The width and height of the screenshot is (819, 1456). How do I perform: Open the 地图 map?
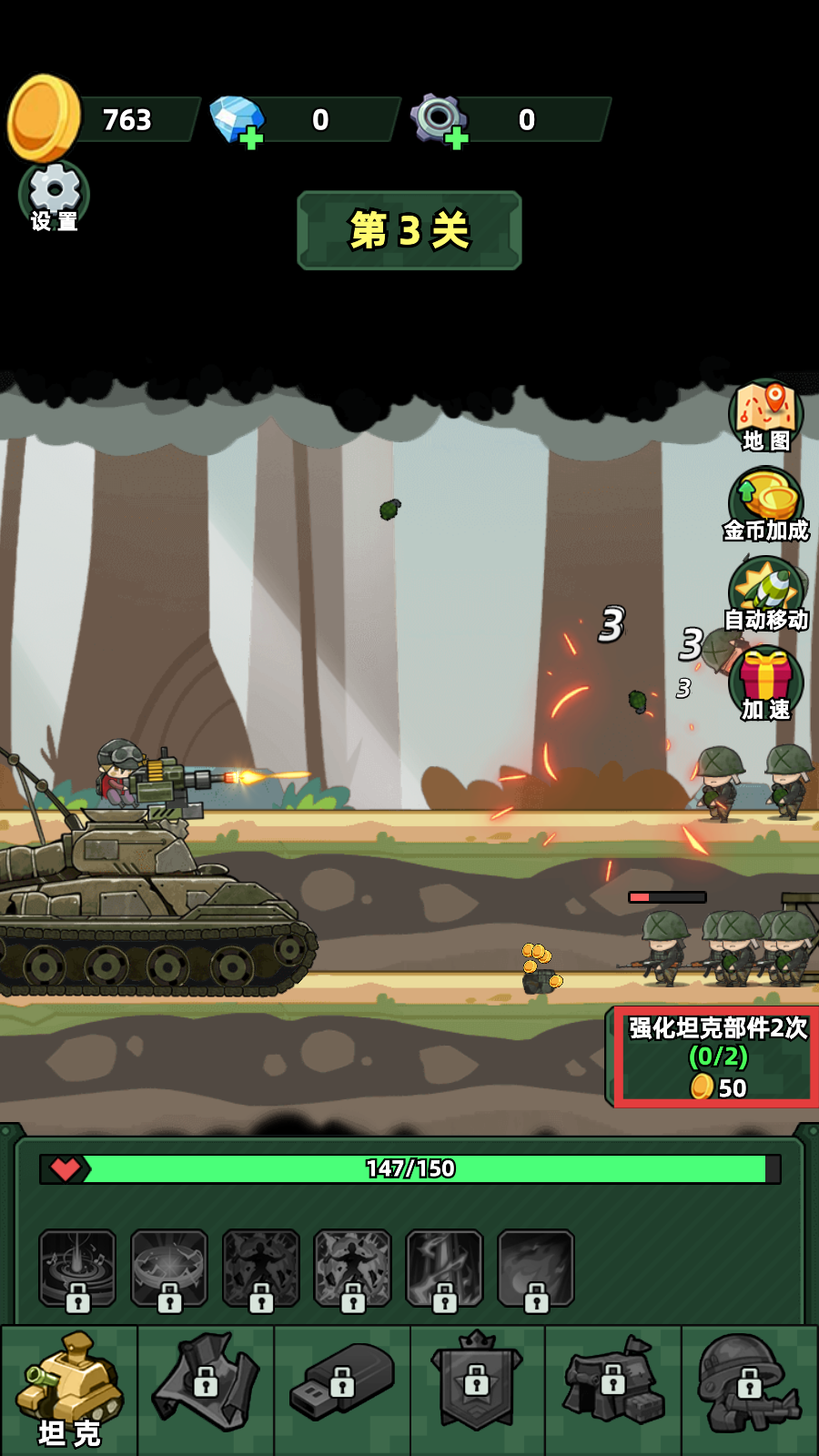point(765,416)
